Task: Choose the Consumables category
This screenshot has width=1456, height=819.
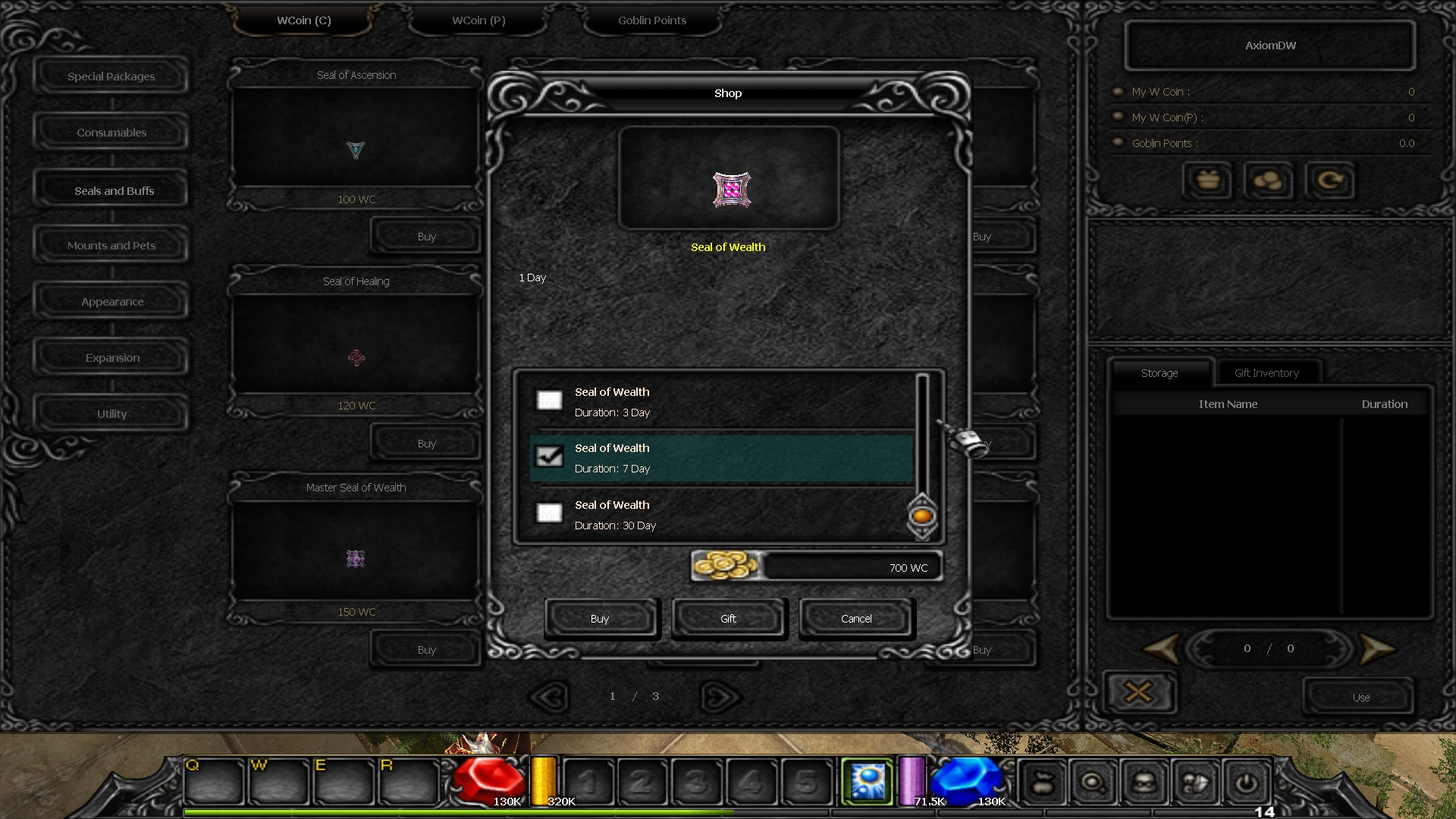Action: (x=111, y=133)
